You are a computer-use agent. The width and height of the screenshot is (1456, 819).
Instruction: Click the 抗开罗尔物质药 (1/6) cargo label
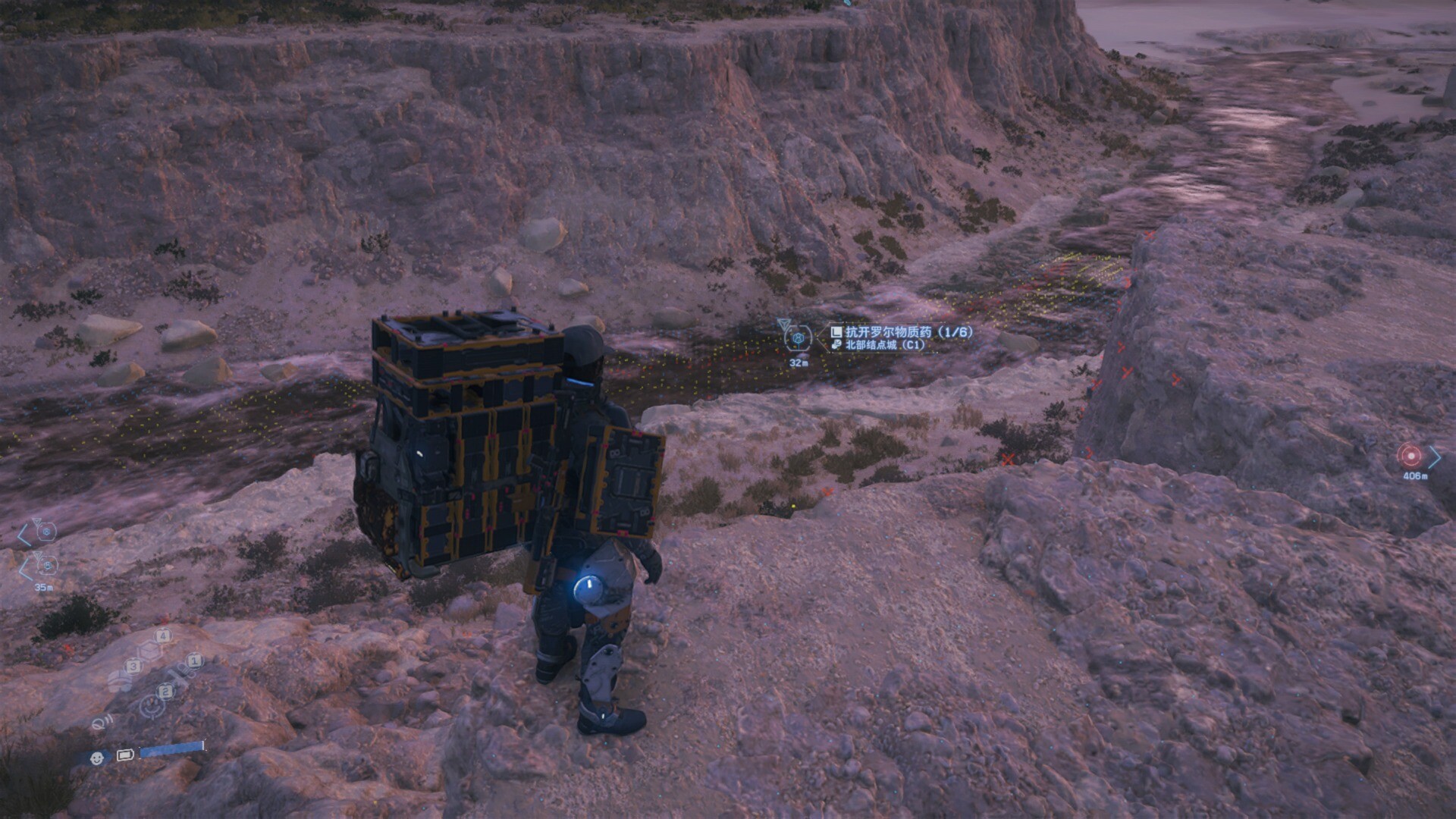point(901,332)
